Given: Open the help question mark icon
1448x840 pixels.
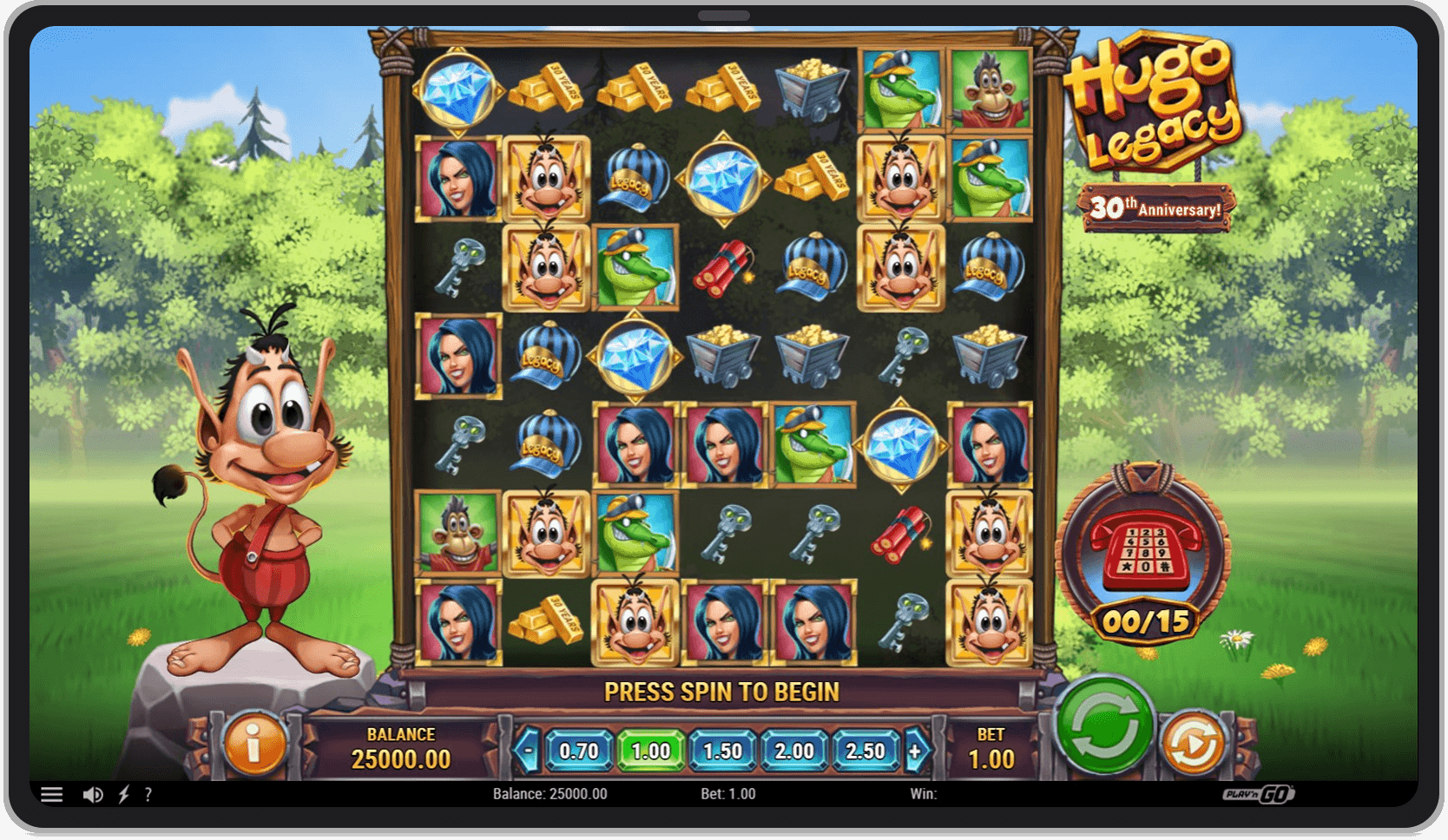Looking at the screenshot, I should (148, 794).
